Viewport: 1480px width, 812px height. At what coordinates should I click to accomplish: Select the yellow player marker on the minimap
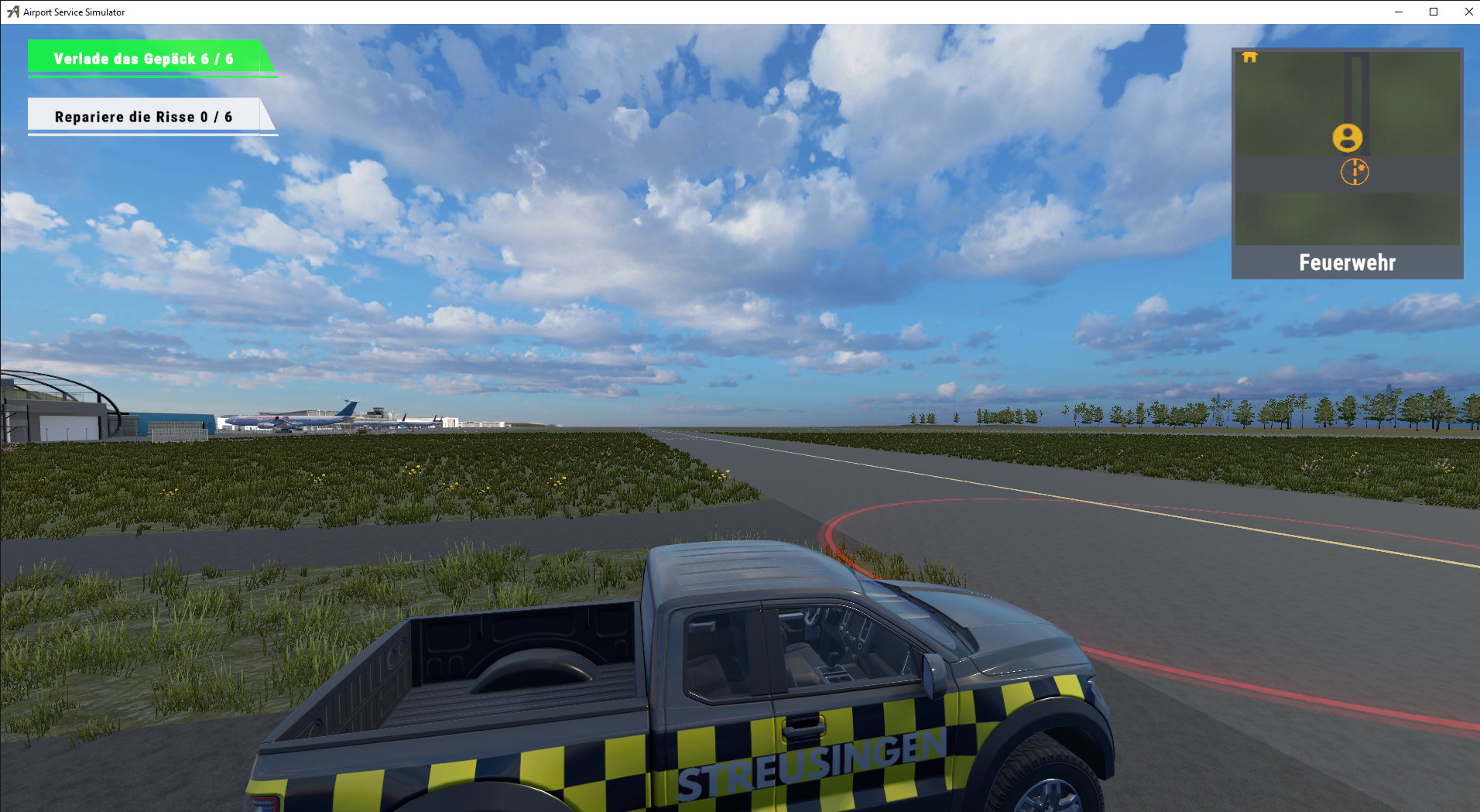tap(1349, 138)
